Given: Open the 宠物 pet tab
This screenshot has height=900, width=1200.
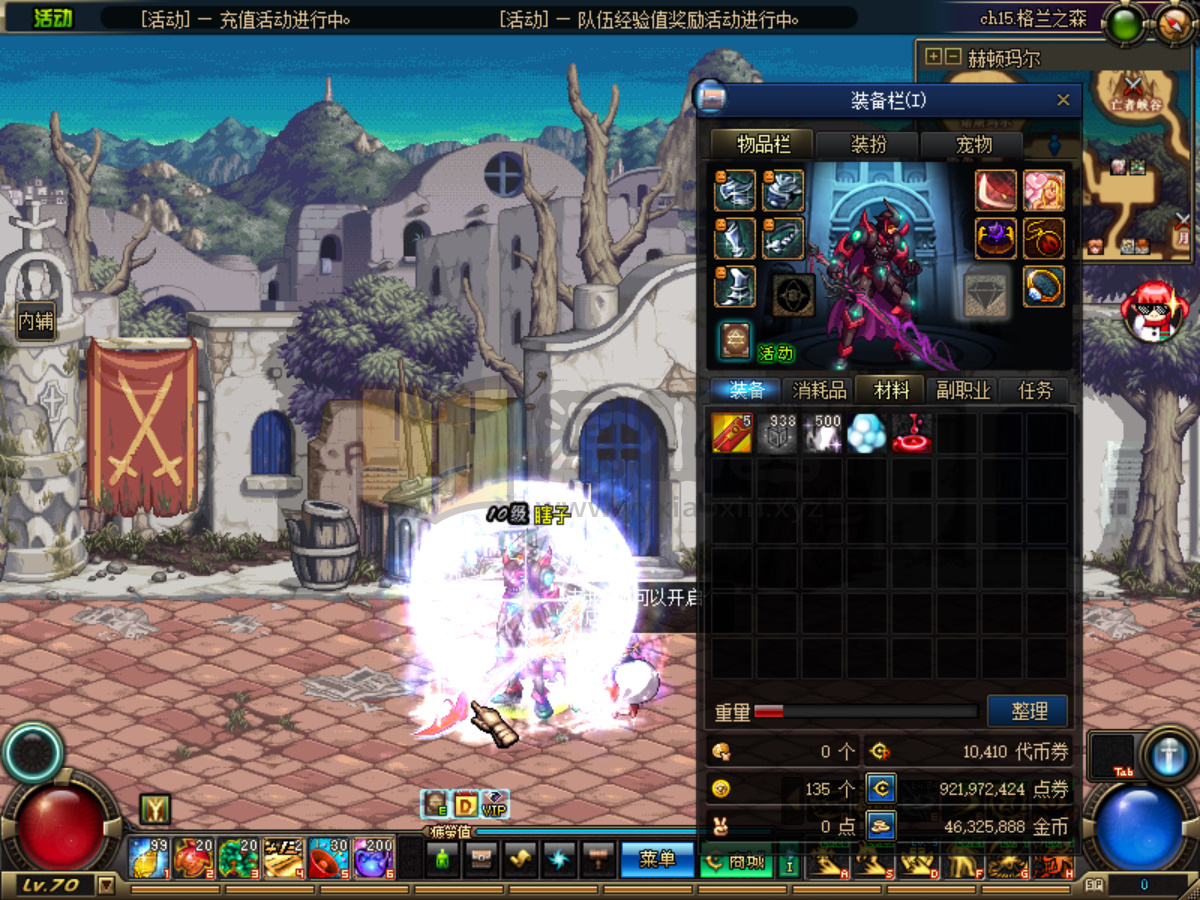Looking at the screenshot, I should (973, 145).
